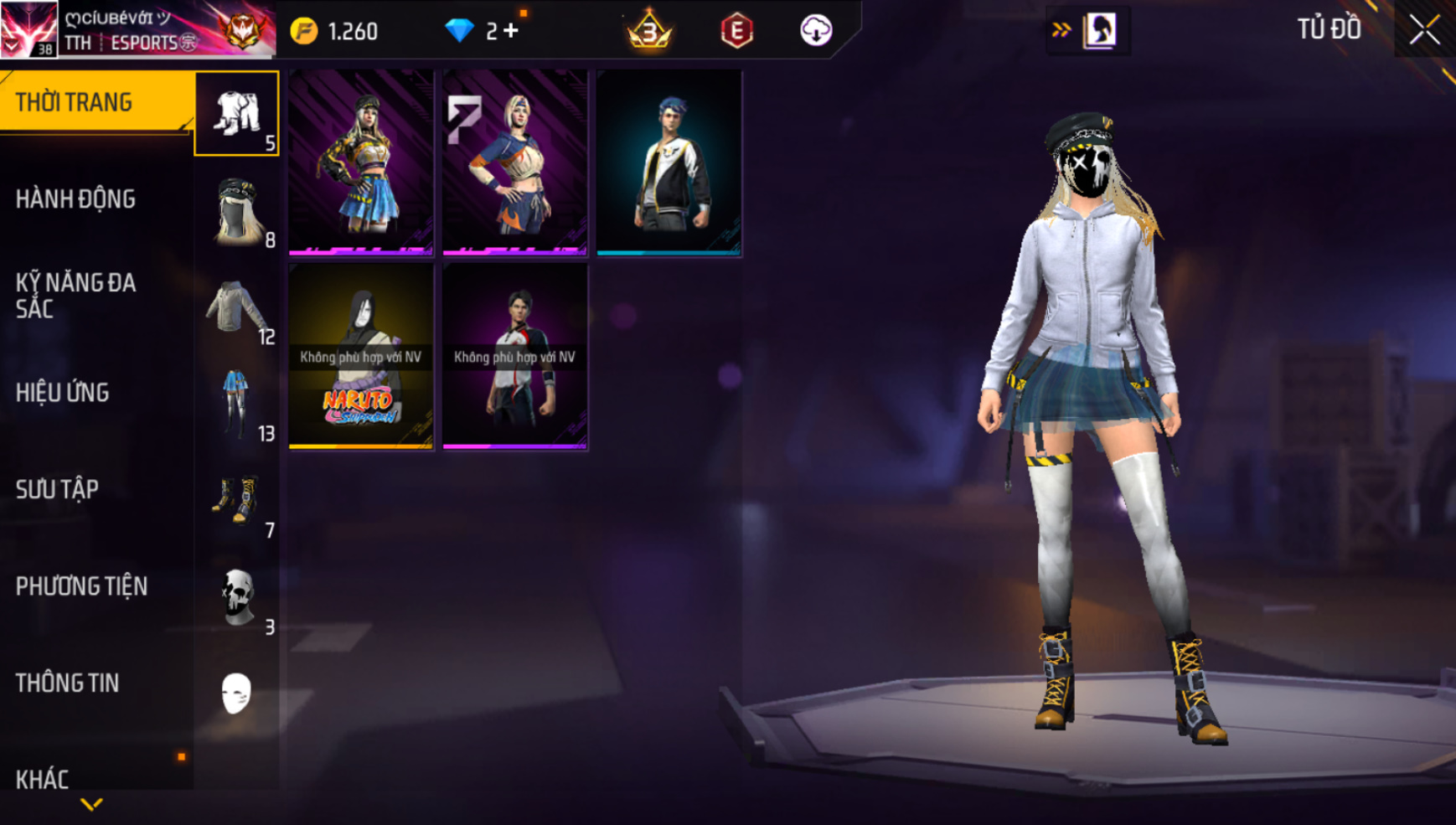This screenshot has height=825, width=1456.
Task: Select the Naruto Shippuden outfit tile
Action: point(361,357)
